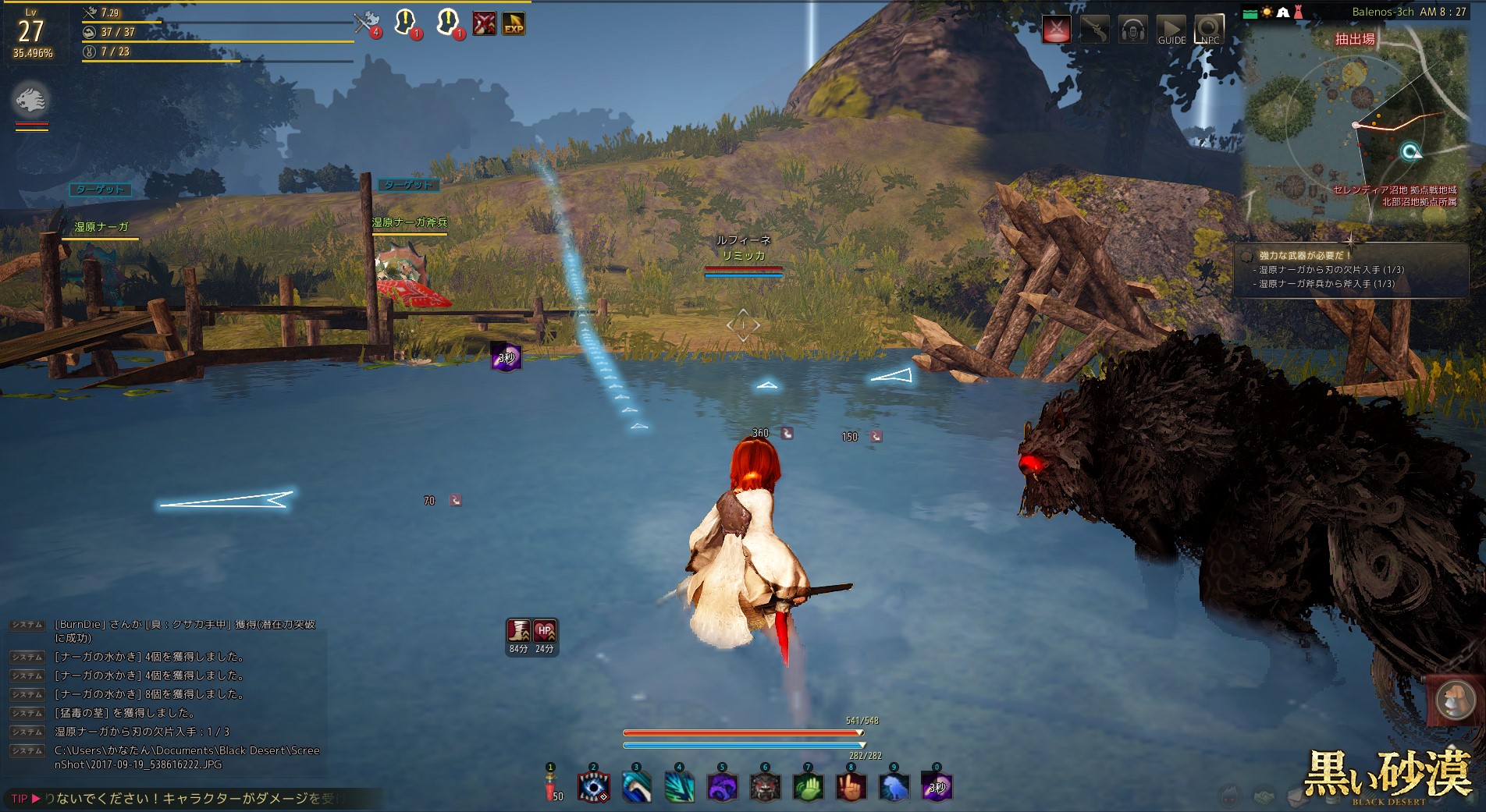1486x812 pixels.
Task: Click the rifle icon button
Action: [x=1094, y=30]
